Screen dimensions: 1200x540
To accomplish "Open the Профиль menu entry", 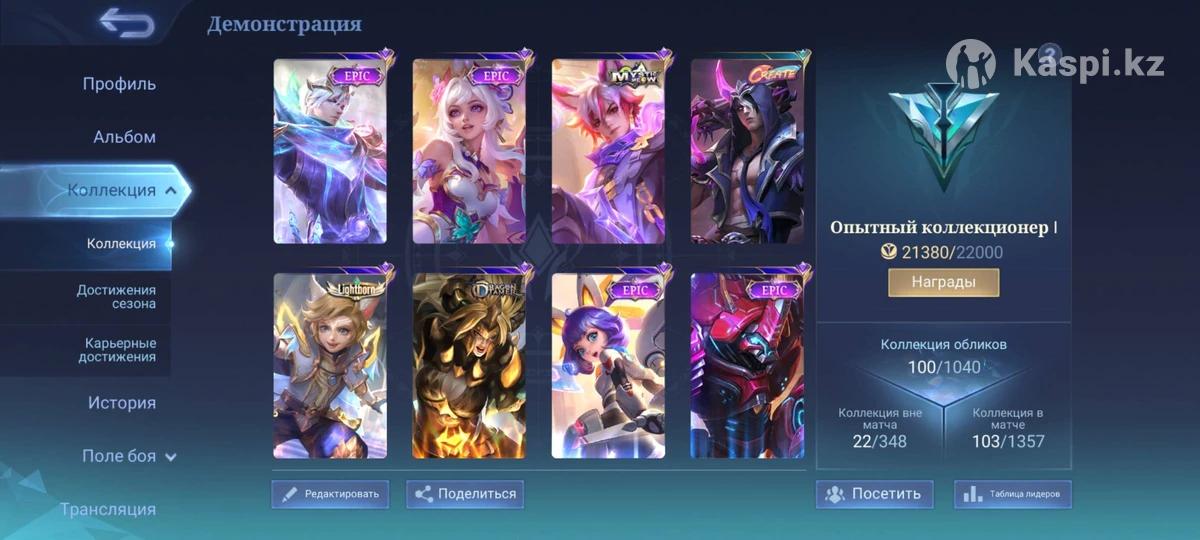I will point(119,84).
